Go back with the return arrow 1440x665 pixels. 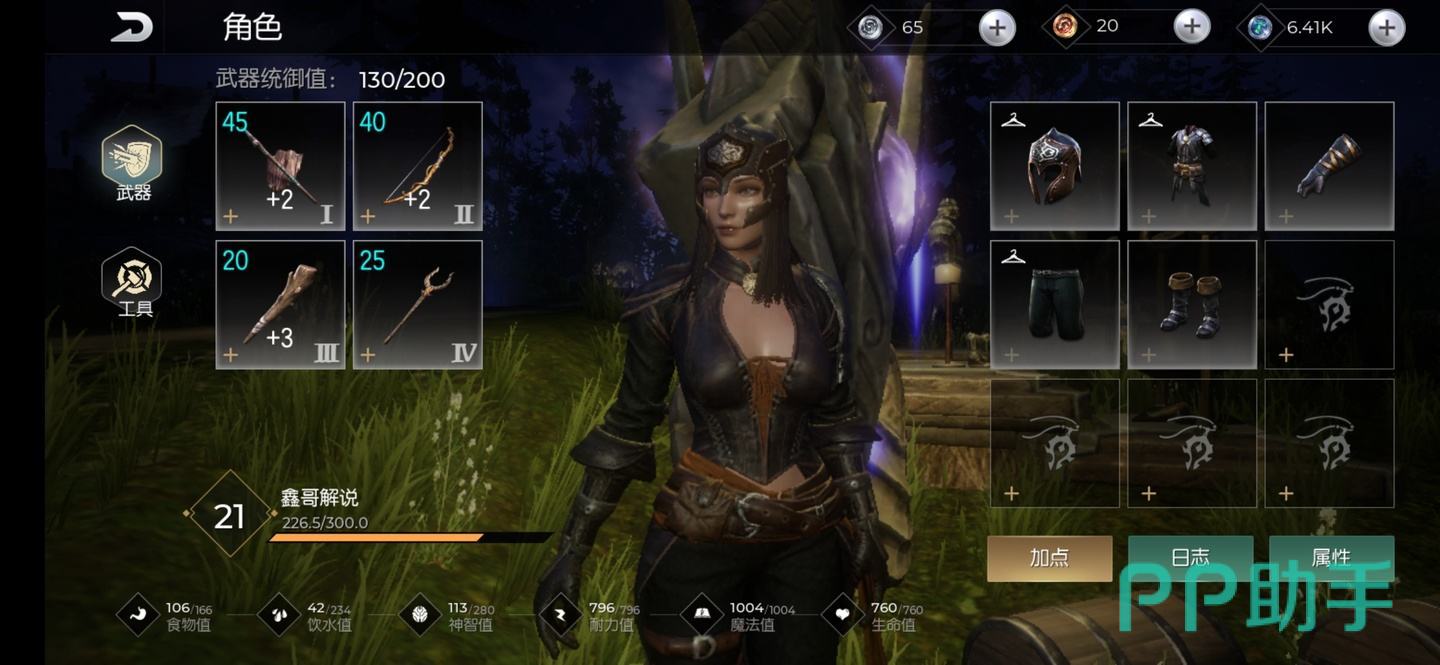click(x=131, y=27)
